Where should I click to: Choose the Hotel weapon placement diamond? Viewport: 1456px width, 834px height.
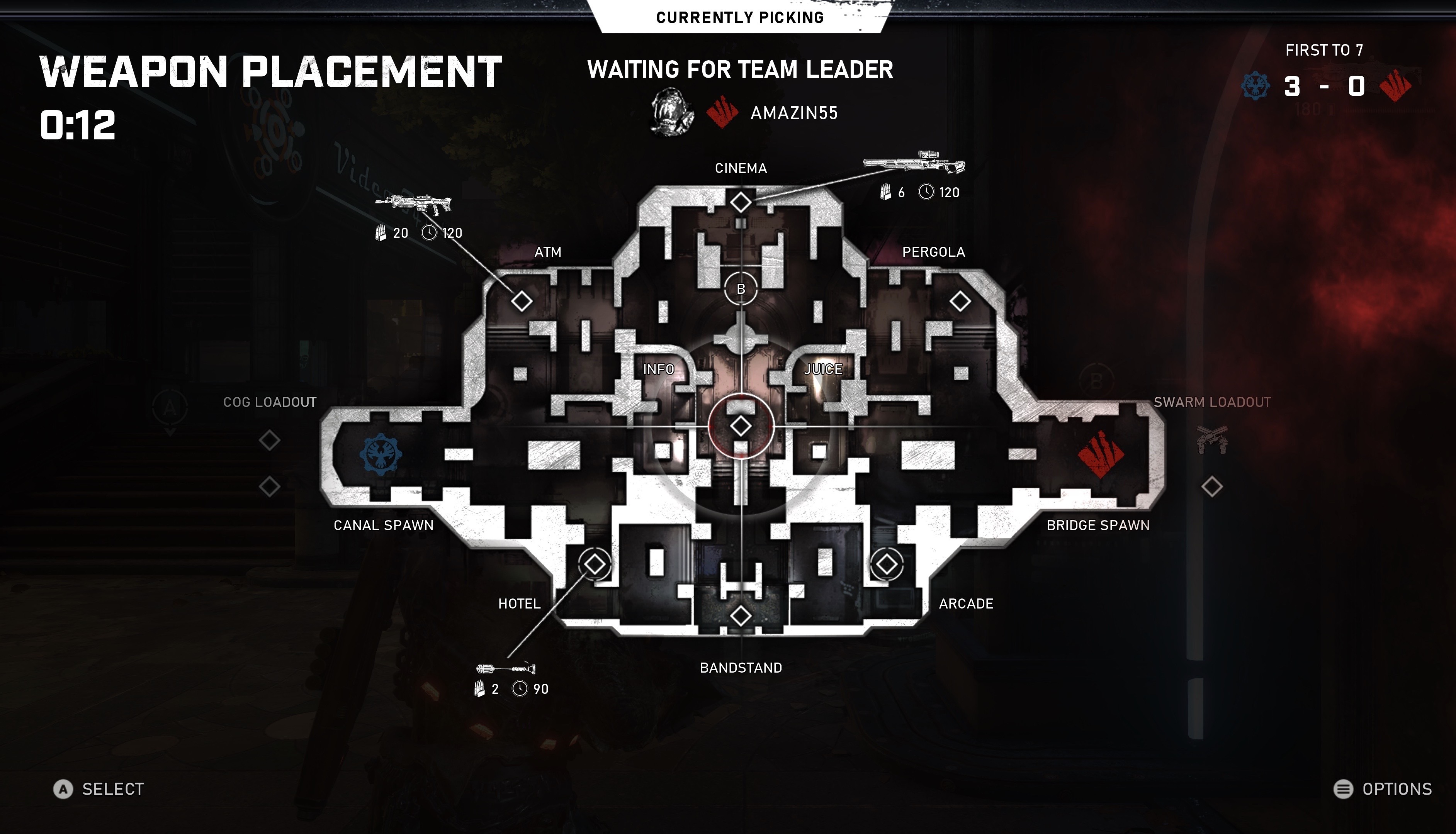(x=594, y=564)
